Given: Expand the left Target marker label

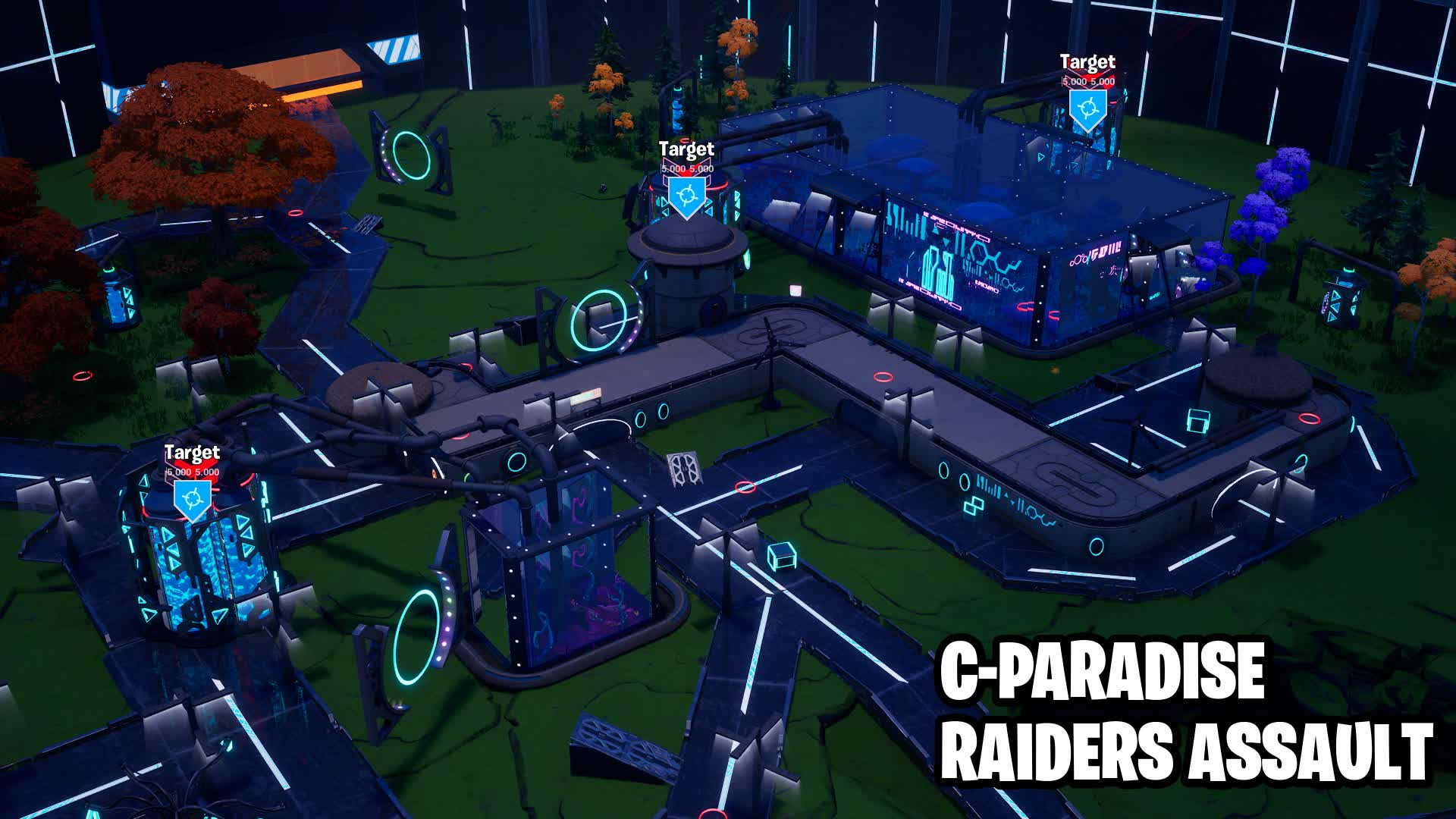Looking at the screenshot, I should tap(192, 471).
